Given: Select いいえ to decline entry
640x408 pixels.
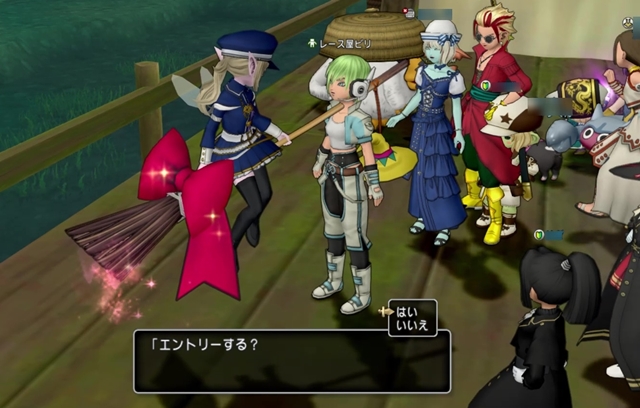Looking at the screenshot, I should [414, 324].
